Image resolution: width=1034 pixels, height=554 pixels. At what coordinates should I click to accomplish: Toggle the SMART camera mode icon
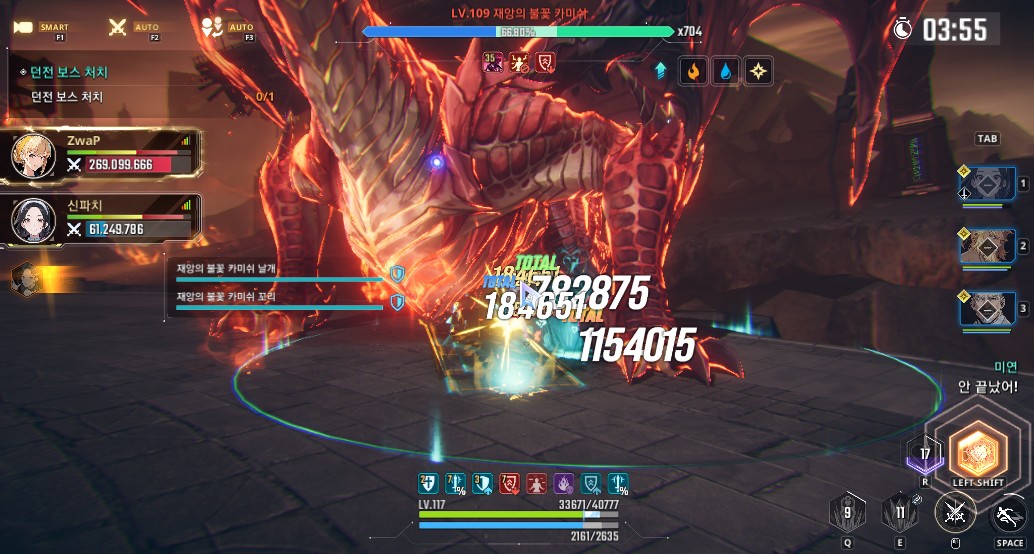coord(24,27)
